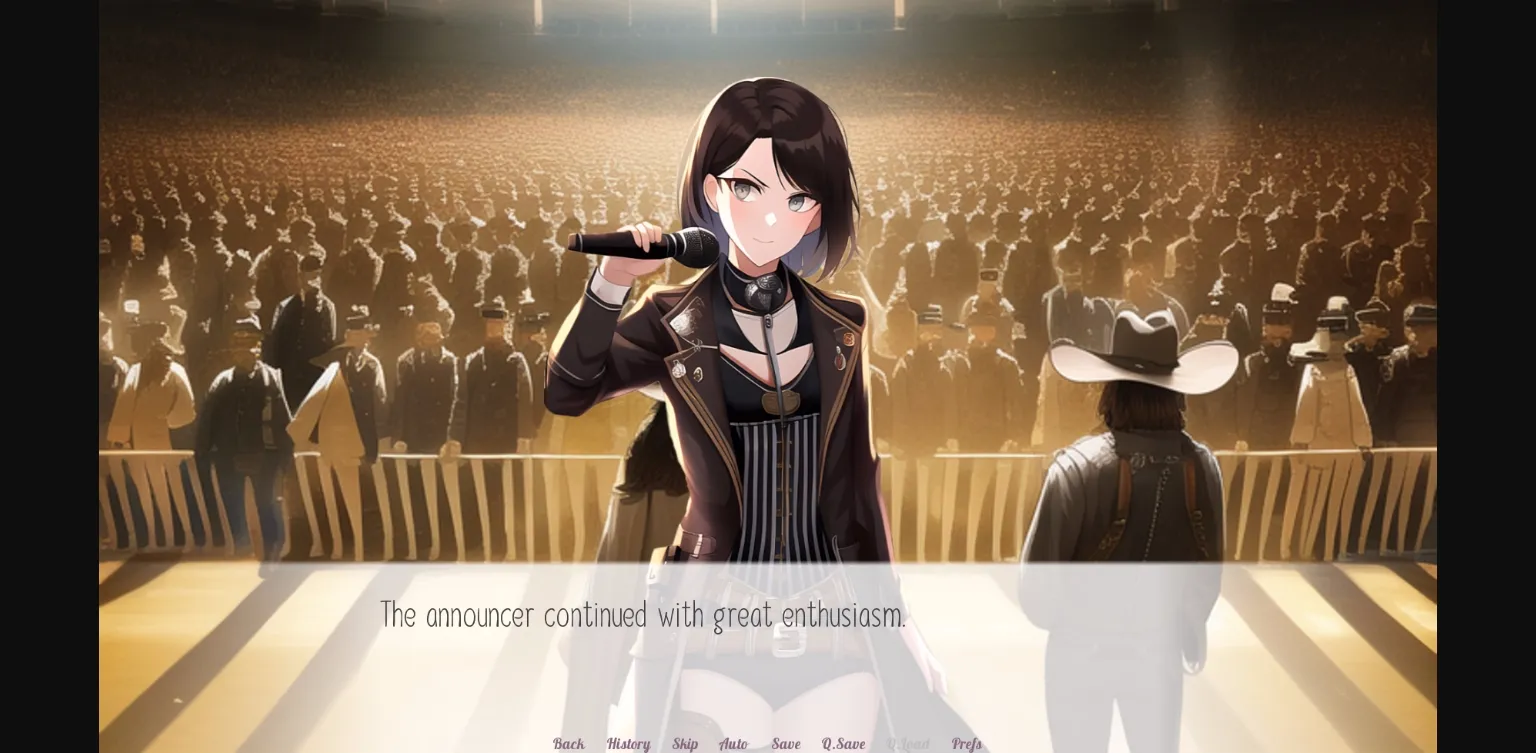Click Skip between History and Auto
The width and height of the screenshot is (1536, 753).
coord(685,744)
